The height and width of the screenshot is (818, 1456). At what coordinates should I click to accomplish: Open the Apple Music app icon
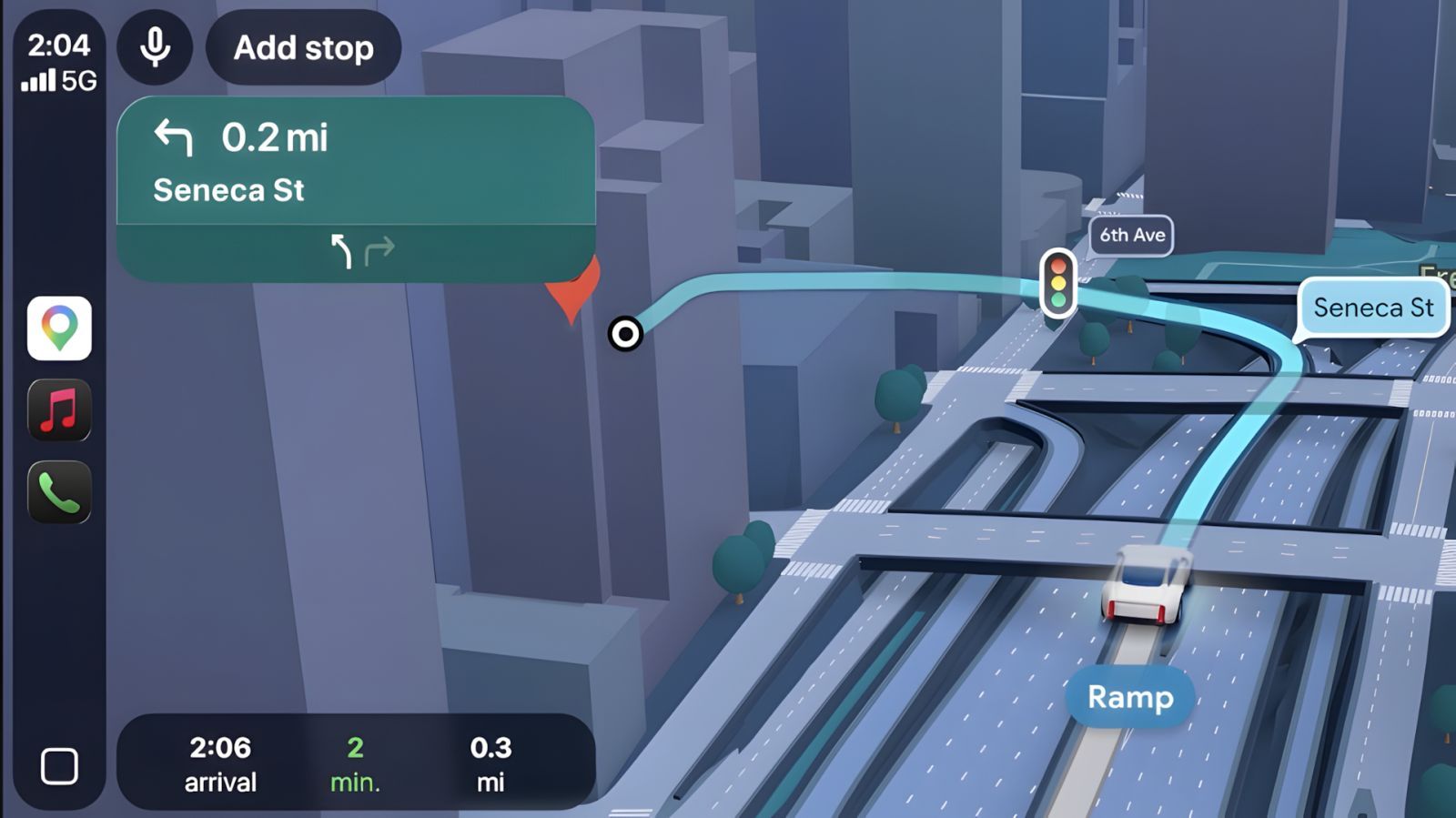[x=59, y=409]
